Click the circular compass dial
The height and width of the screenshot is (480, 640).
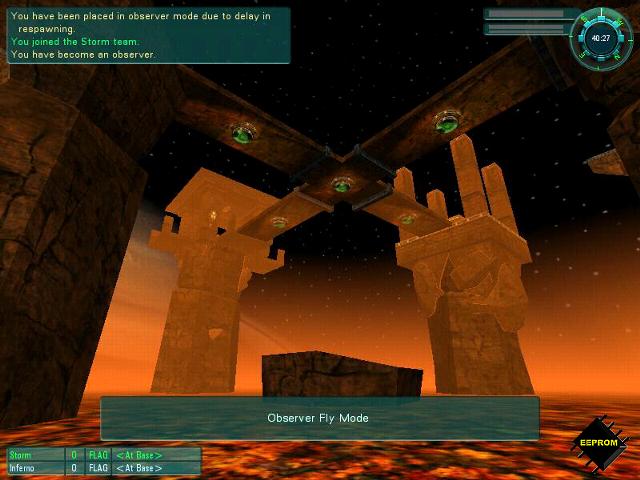601,38
